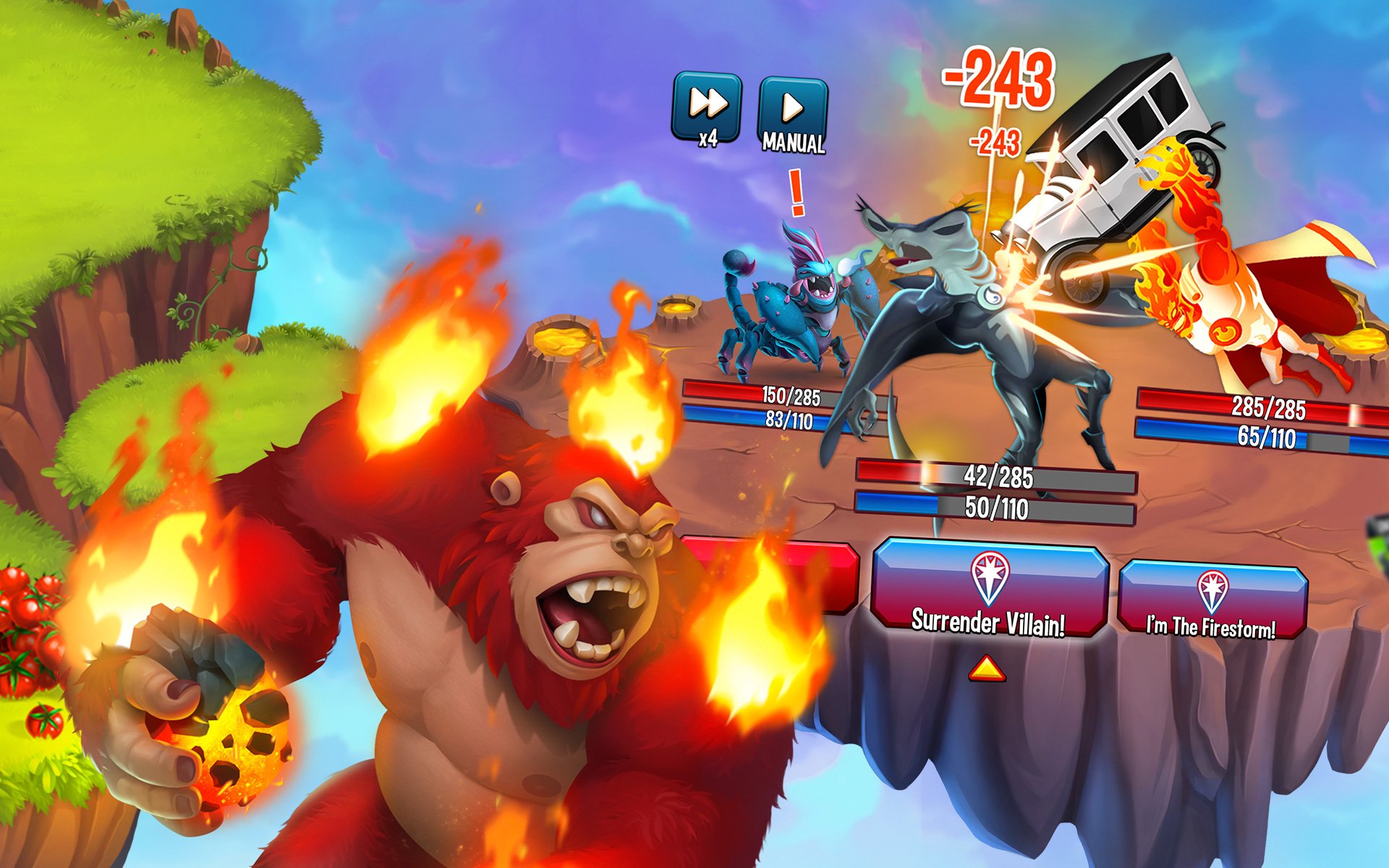Click the play symbol on the MANUAL button
1389x868 pixels.
point(794,109)
